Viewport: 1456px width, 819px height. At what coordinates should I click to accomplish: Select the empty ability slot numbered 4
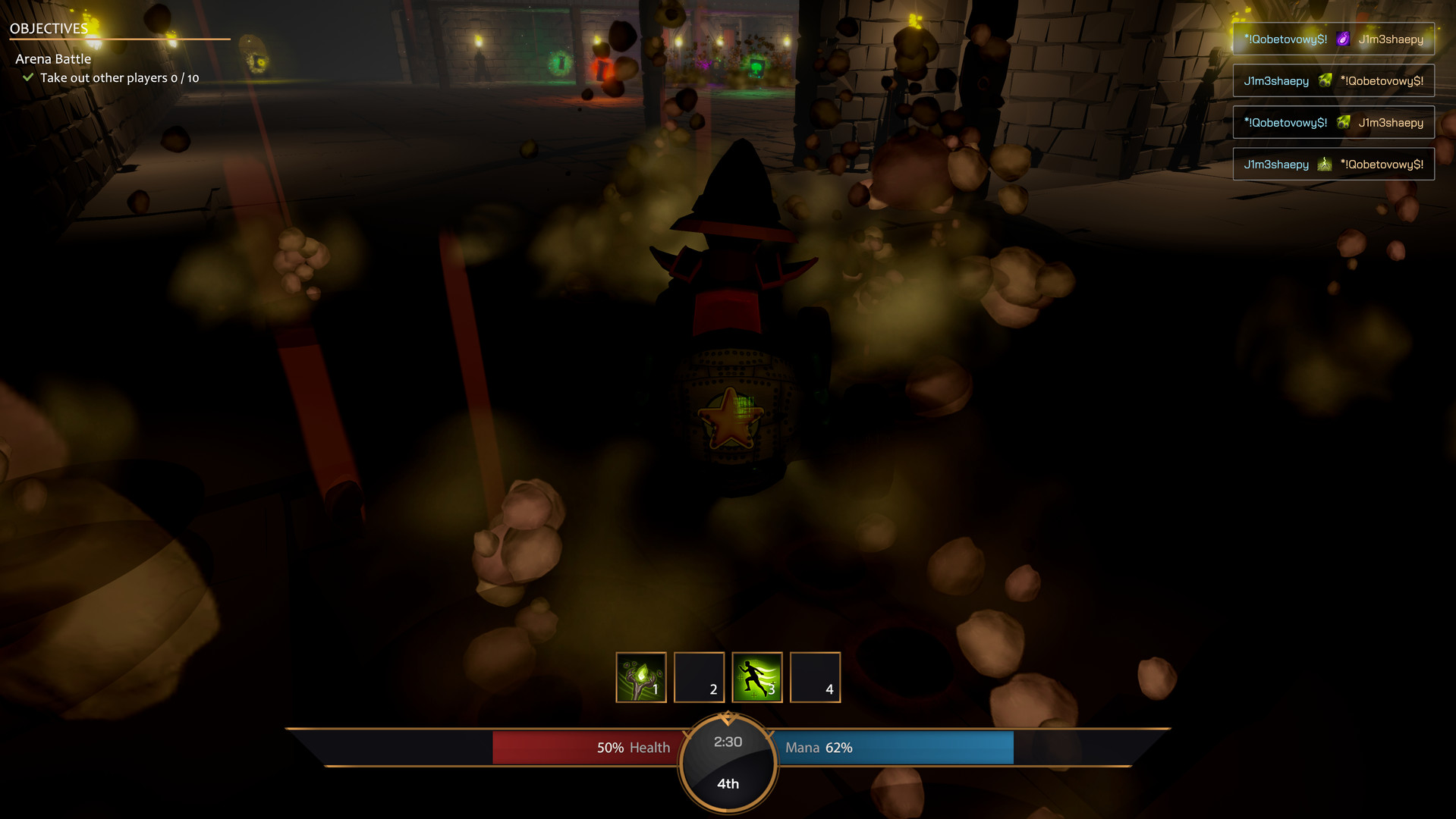[x=815, y=677]
